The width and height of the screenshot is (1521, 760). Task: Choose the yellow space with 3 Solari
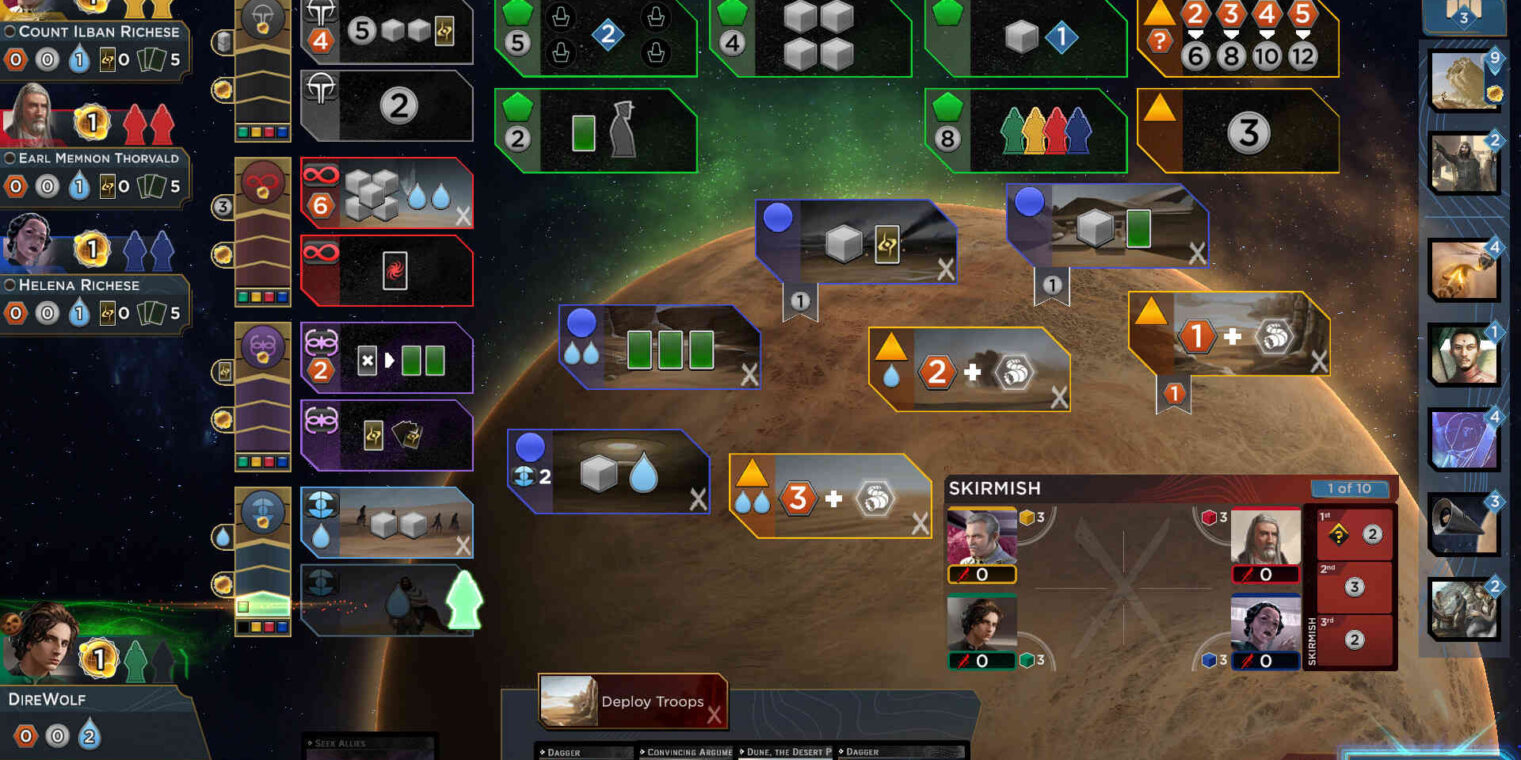coord(1237,131)
